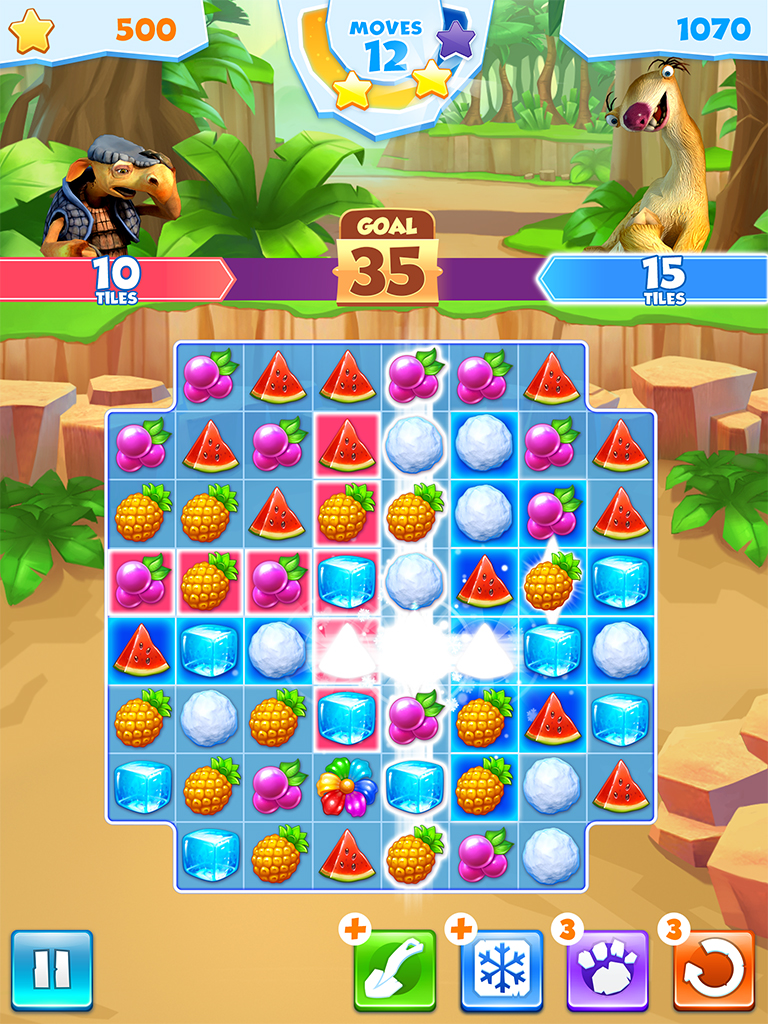Activate the green shovel booster
Screen dimensions: 768x1024
pos(395,971)
